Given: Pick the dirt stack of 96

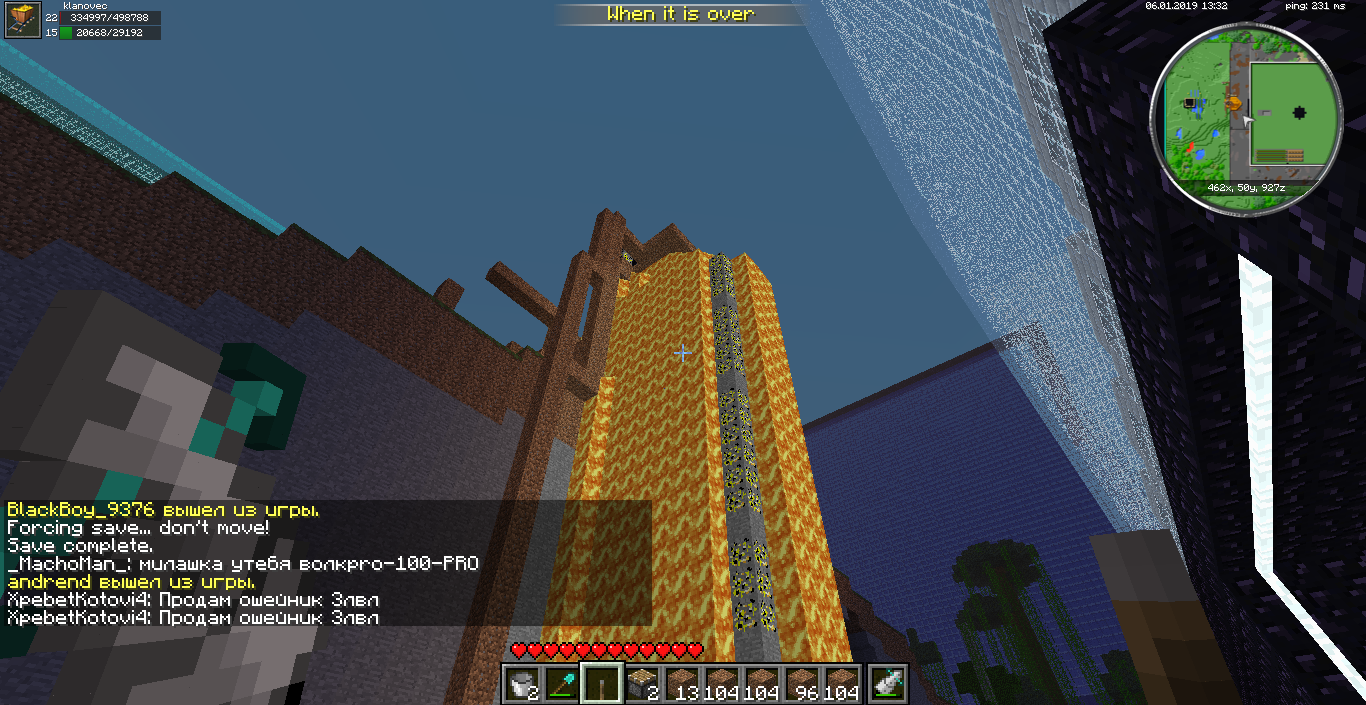Looking at the screenshot, I should [802, 683].
